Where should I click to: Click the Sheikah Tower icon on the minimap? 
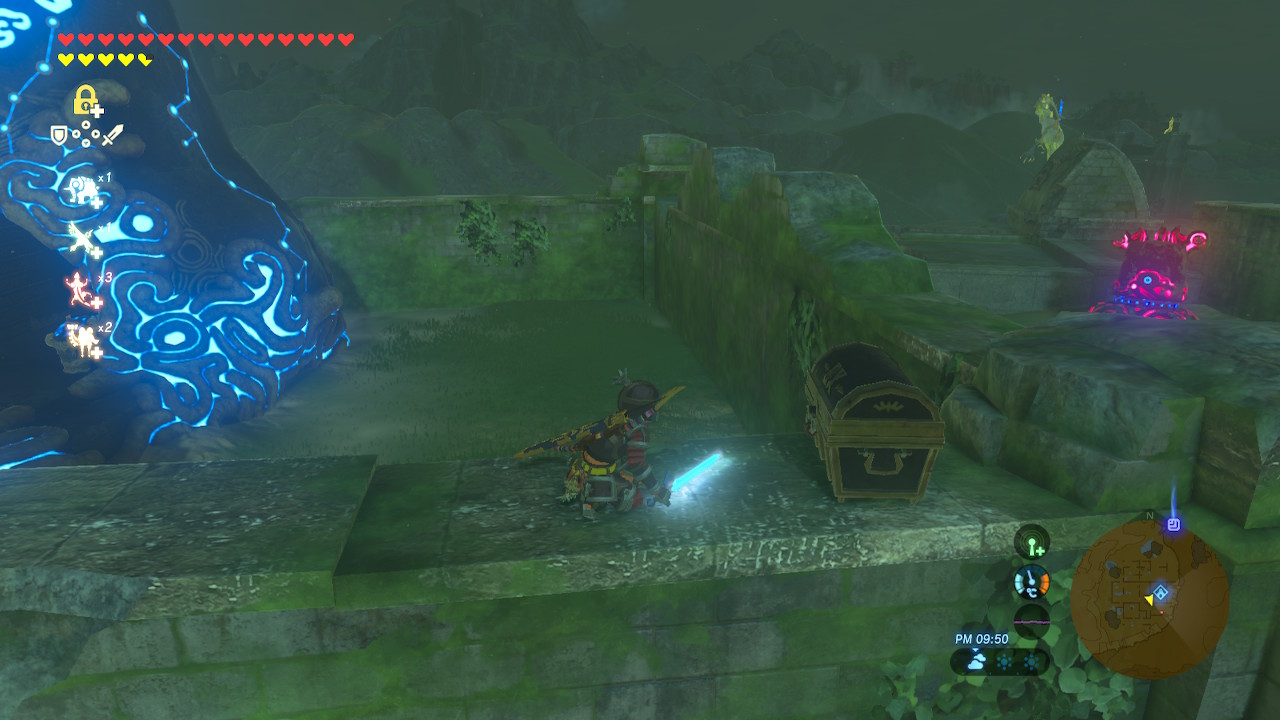click(x=1174, y=523)
